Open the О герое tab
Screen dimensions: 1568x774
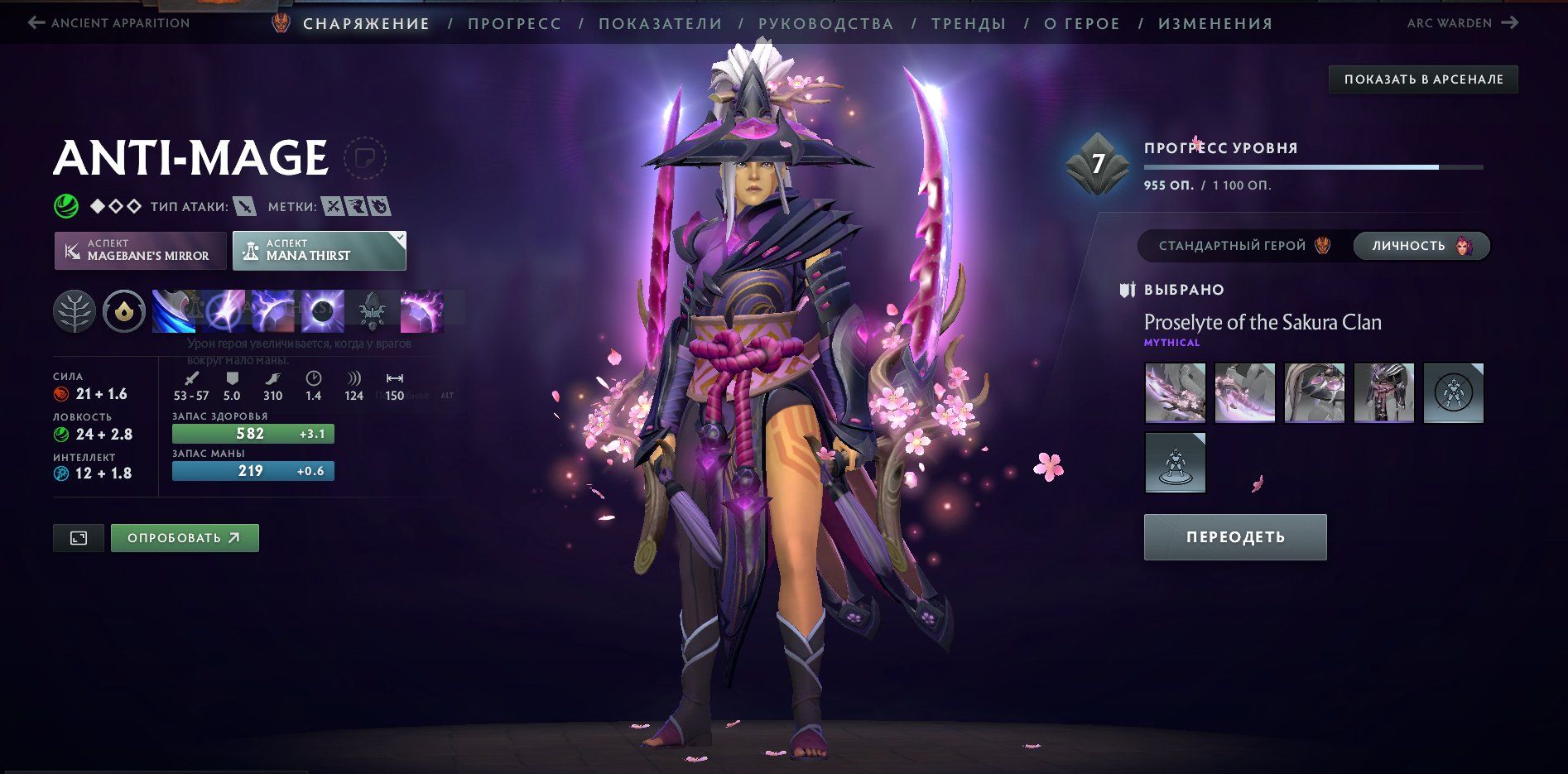click(x=1081, y=24)
